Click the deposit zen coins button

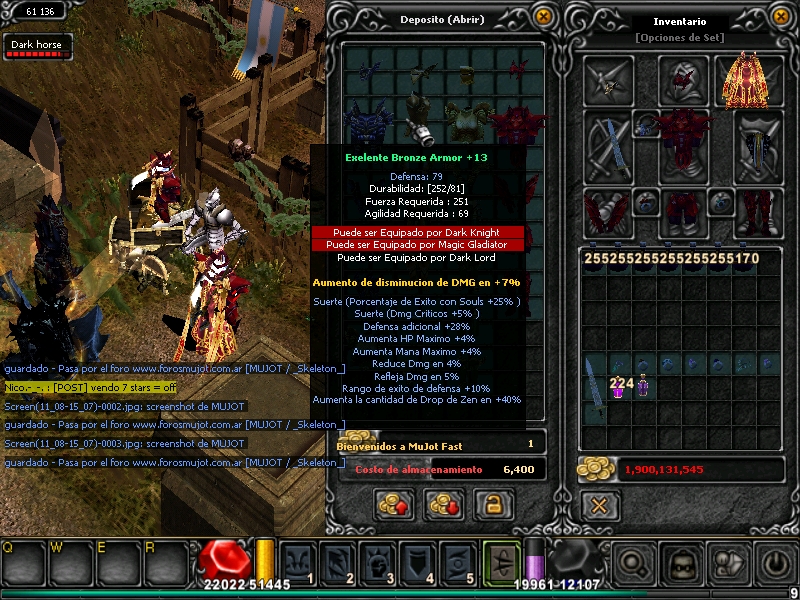click(x=393, y=504)
